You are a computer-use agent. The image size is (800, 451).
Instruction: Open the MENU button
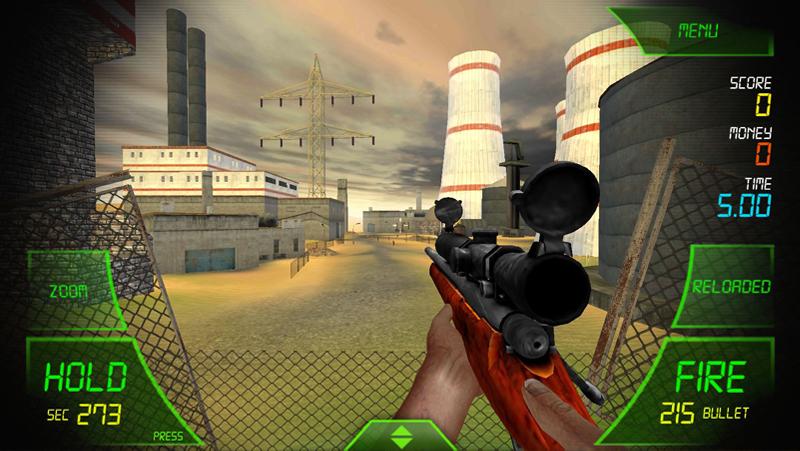point(699,31)
